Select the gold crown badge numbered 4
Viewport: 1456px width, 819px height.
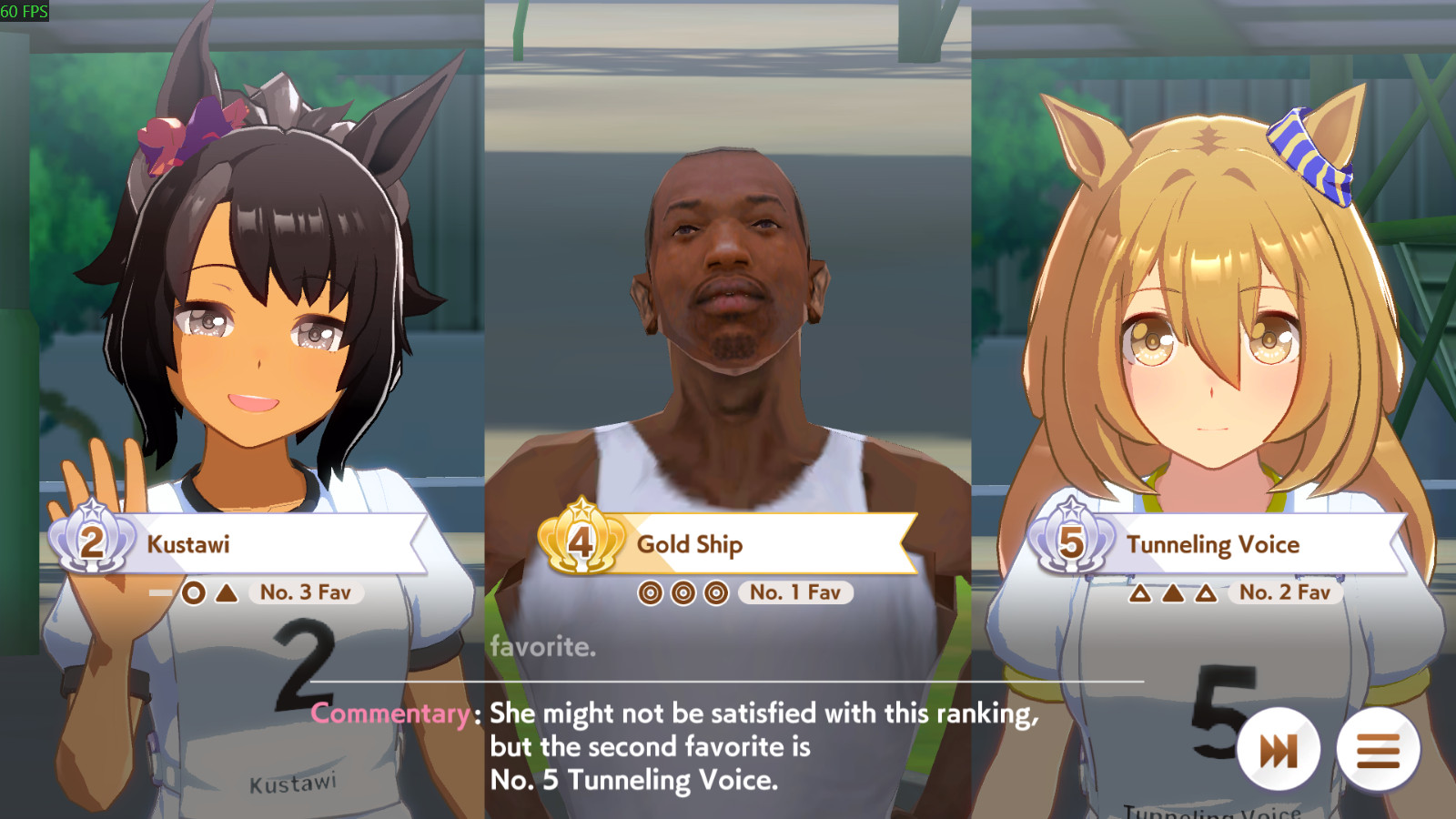point(580,542)
